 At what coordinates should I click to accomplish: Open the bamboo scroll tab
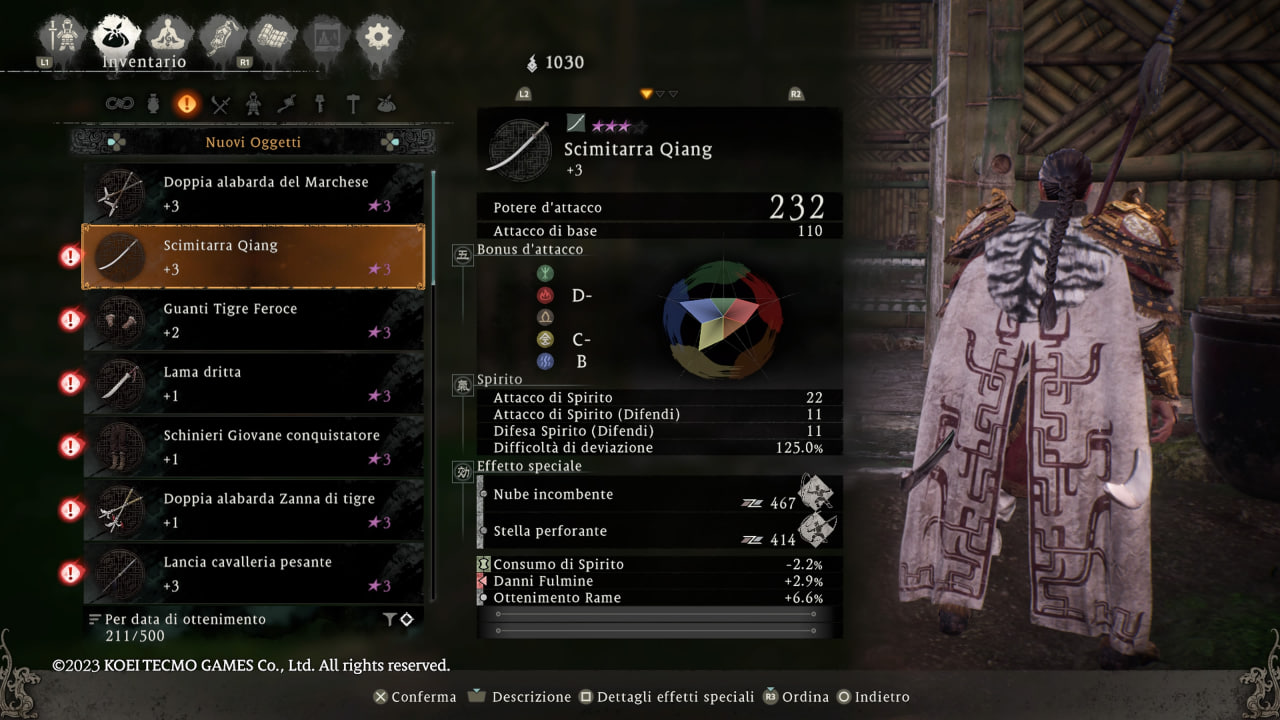coord(273,37)
